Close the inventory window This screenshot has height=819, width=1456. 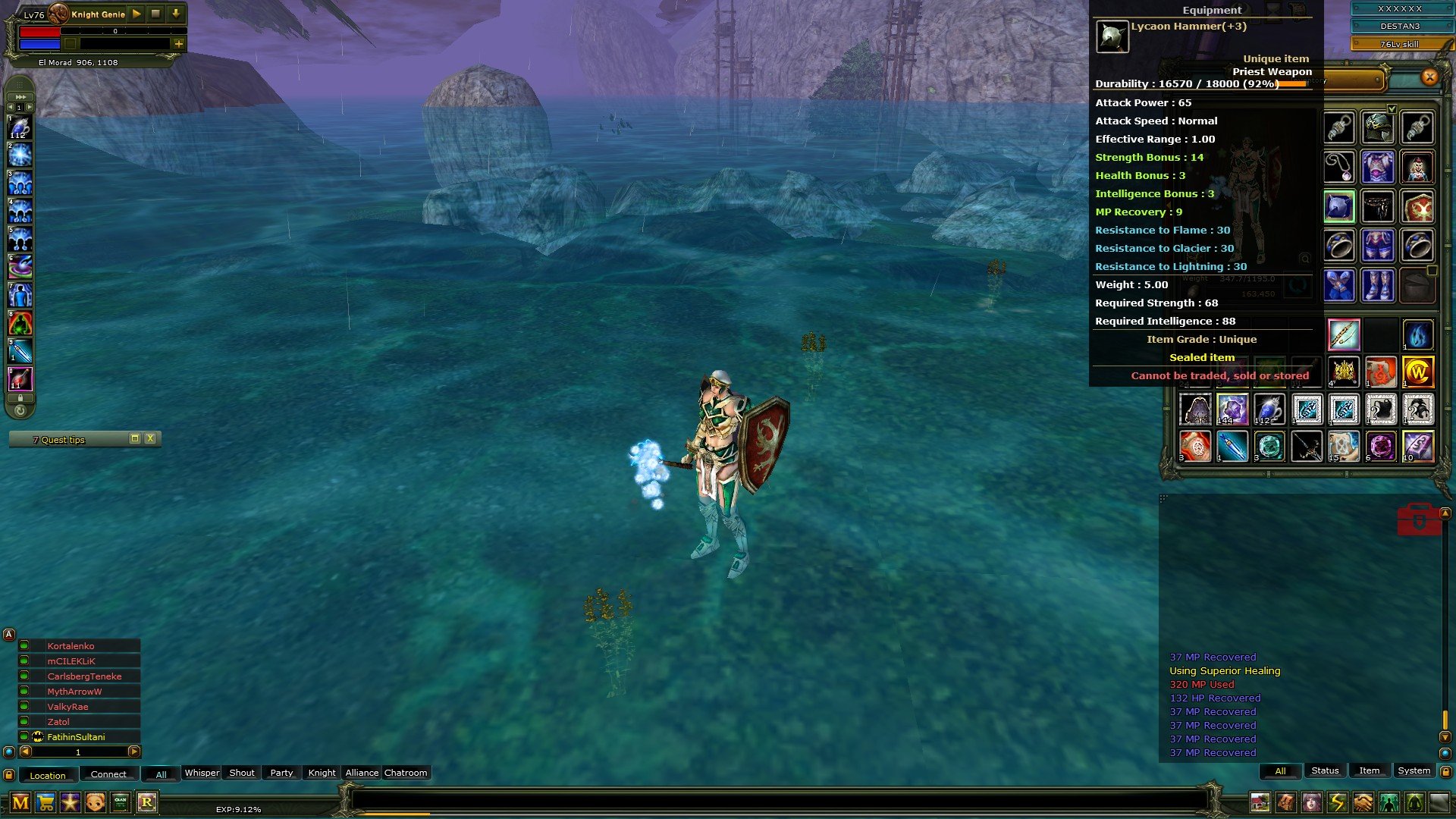click(1429, 77)
